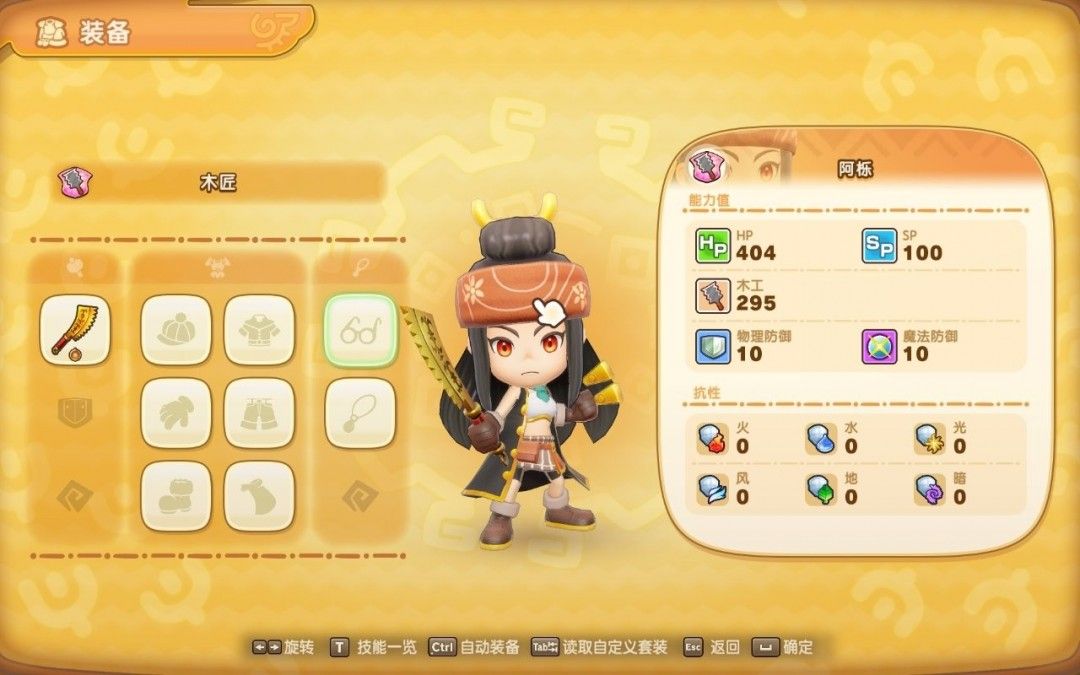Select the 木匠 job header bar
The width and height of the screenshot is (1080, 675).
220,183
